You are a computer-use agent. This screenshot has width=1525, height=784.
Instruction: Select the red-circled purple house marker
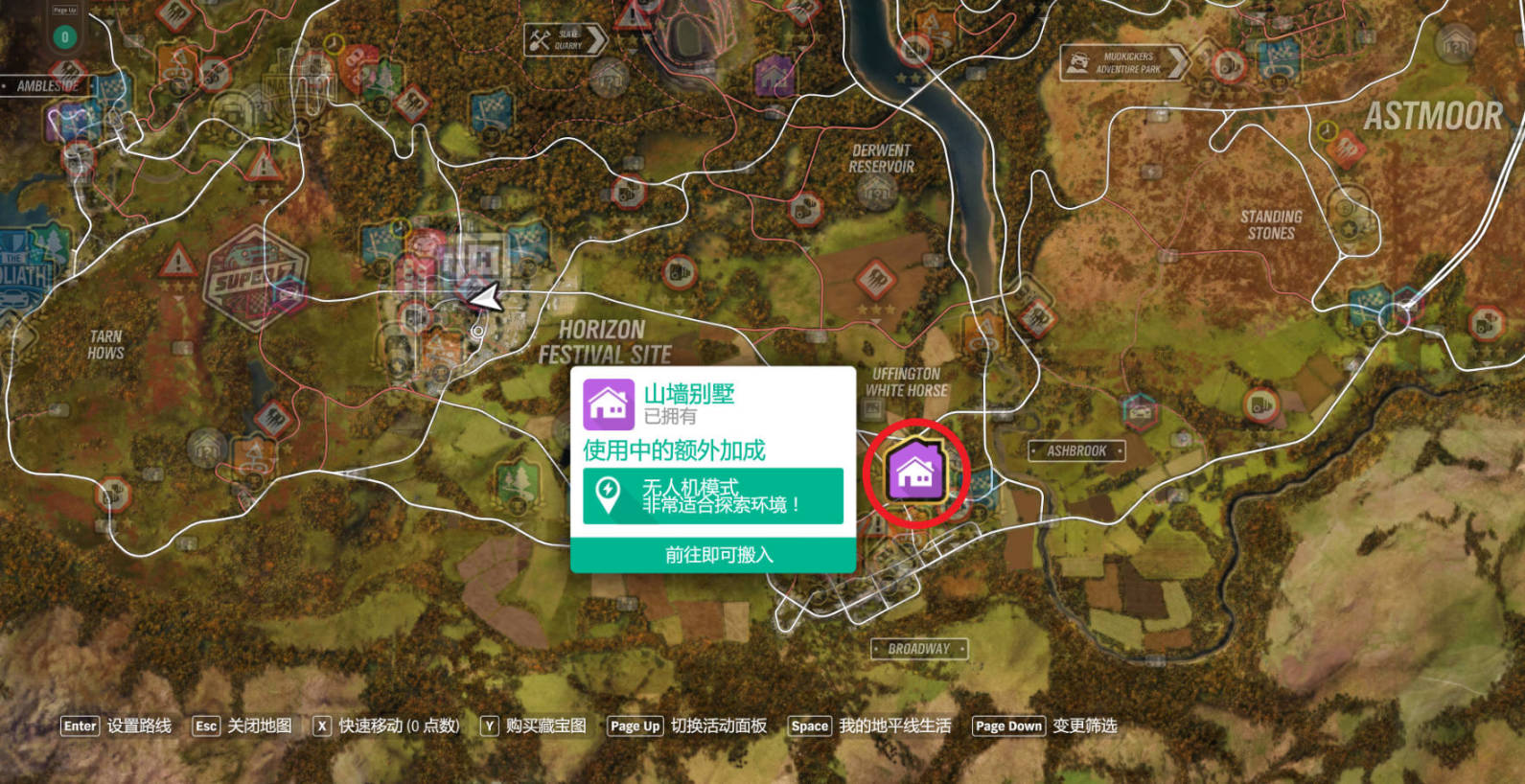915,472
